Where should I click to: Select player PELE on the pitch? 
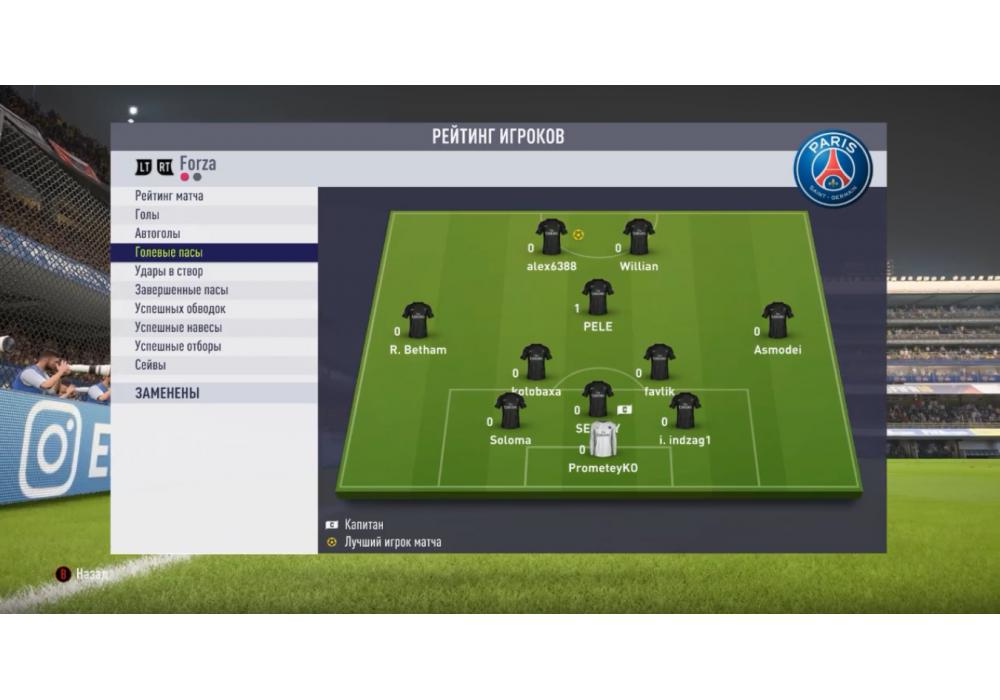coord(598,298)
